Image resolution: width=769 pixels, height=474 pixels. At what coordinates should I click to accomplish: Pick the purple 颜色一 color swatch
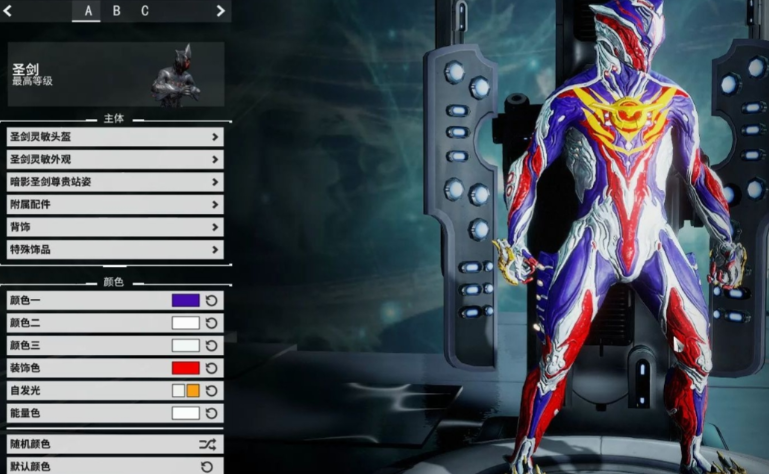(x=185, y=300)
